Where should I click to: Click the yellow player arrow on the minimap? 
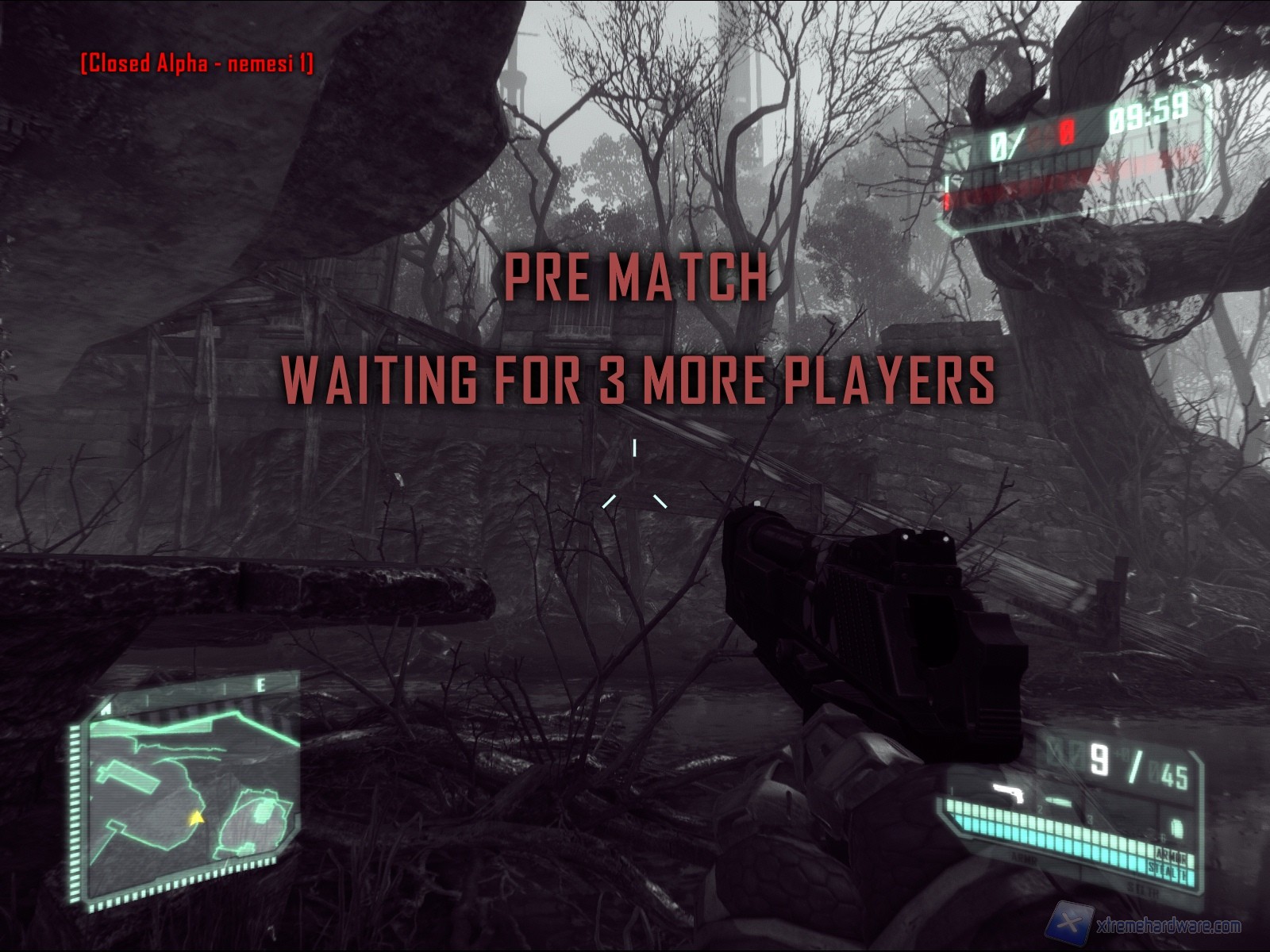[195, 818]
